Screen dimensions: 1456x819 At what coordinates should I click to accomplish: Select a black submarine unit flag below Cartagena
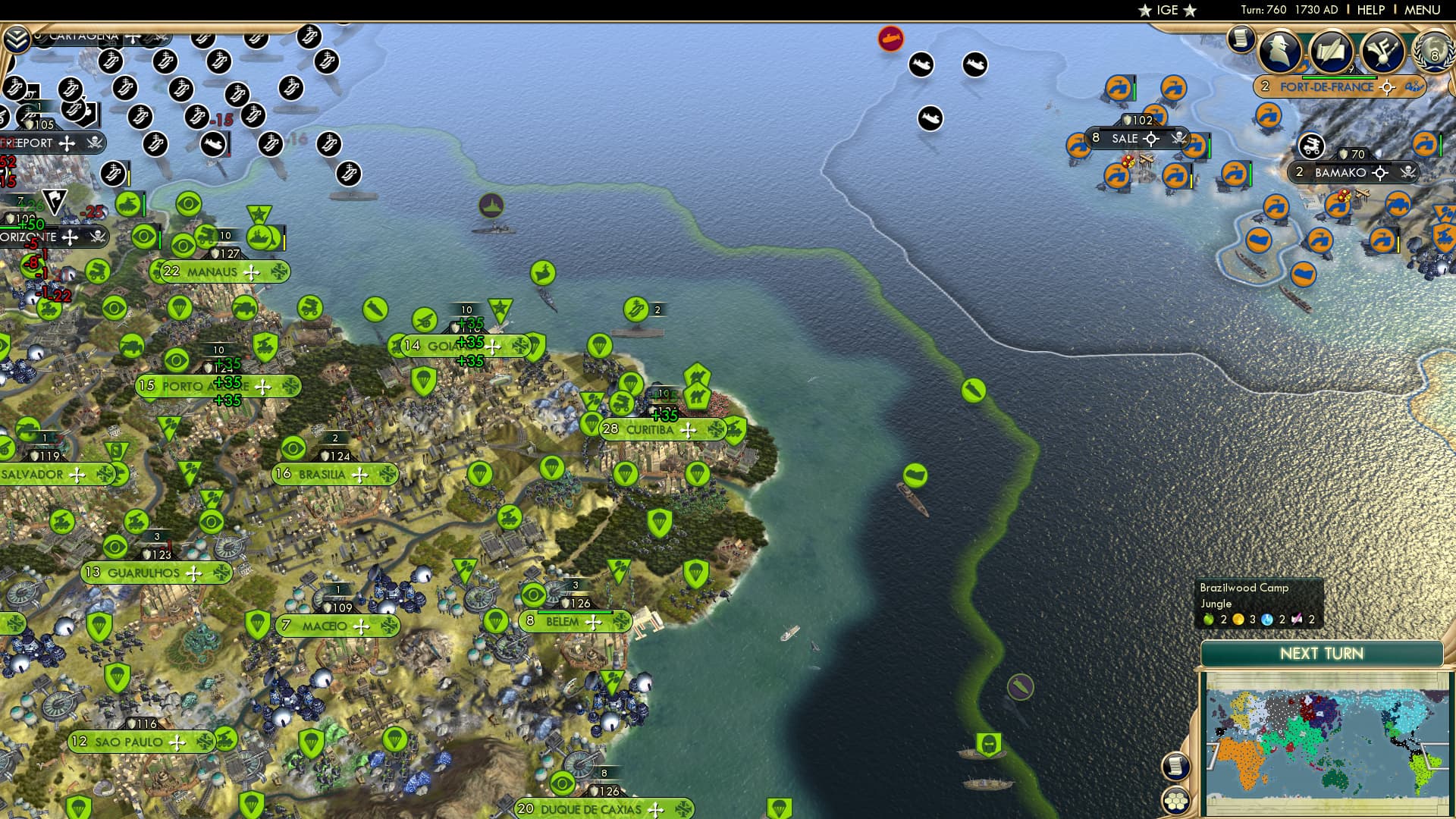[x=213, y=145]
